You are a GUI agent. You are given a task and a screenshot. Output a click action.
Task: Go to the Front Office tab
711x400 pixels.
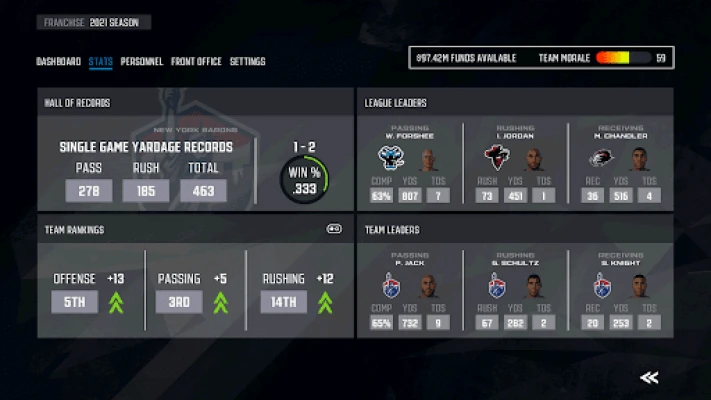pyautogui.click(x=196, y=62)
